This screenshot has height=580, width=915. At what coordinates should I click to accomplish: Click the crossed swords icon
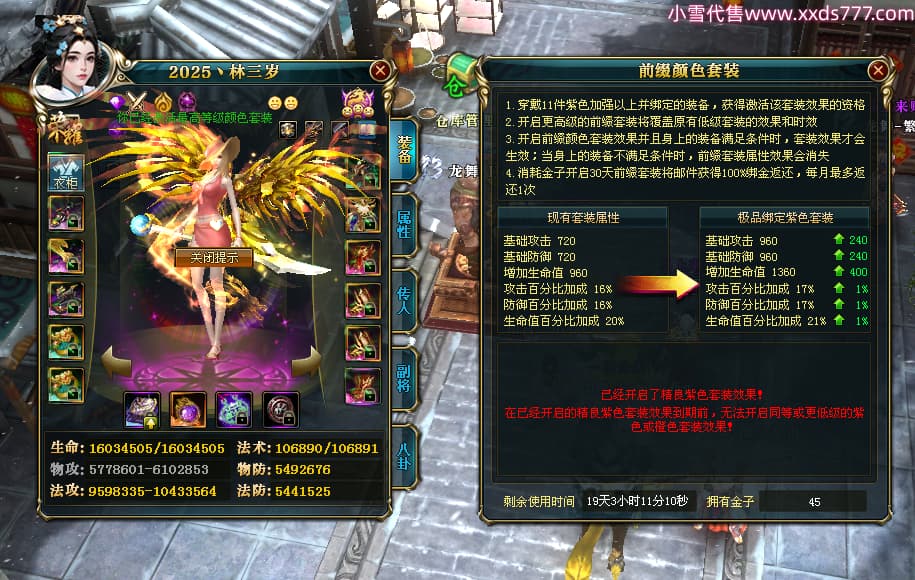(x=138, y=101)
